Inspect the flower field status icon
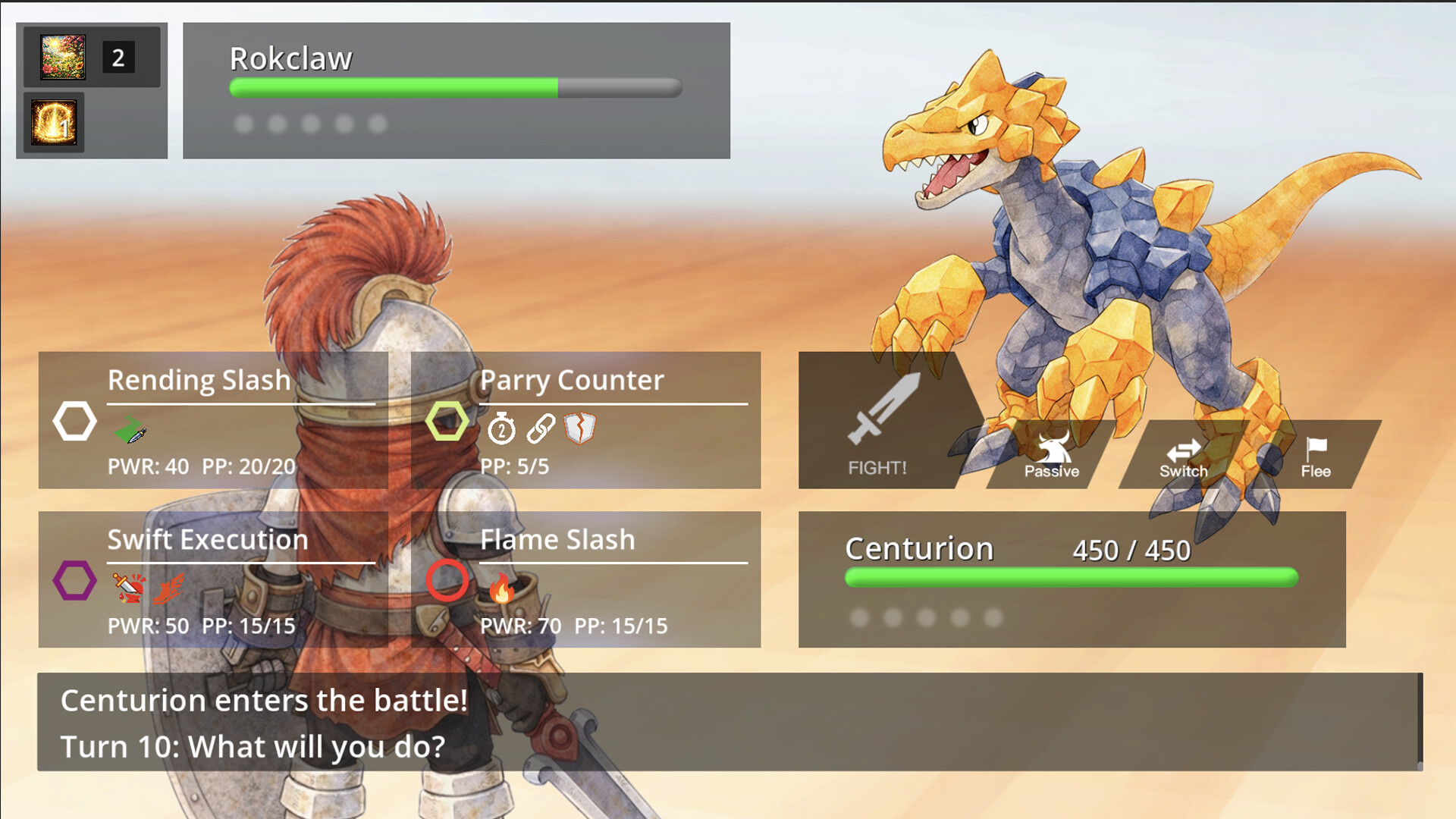The image size is (1456, 819). [63, 57]
